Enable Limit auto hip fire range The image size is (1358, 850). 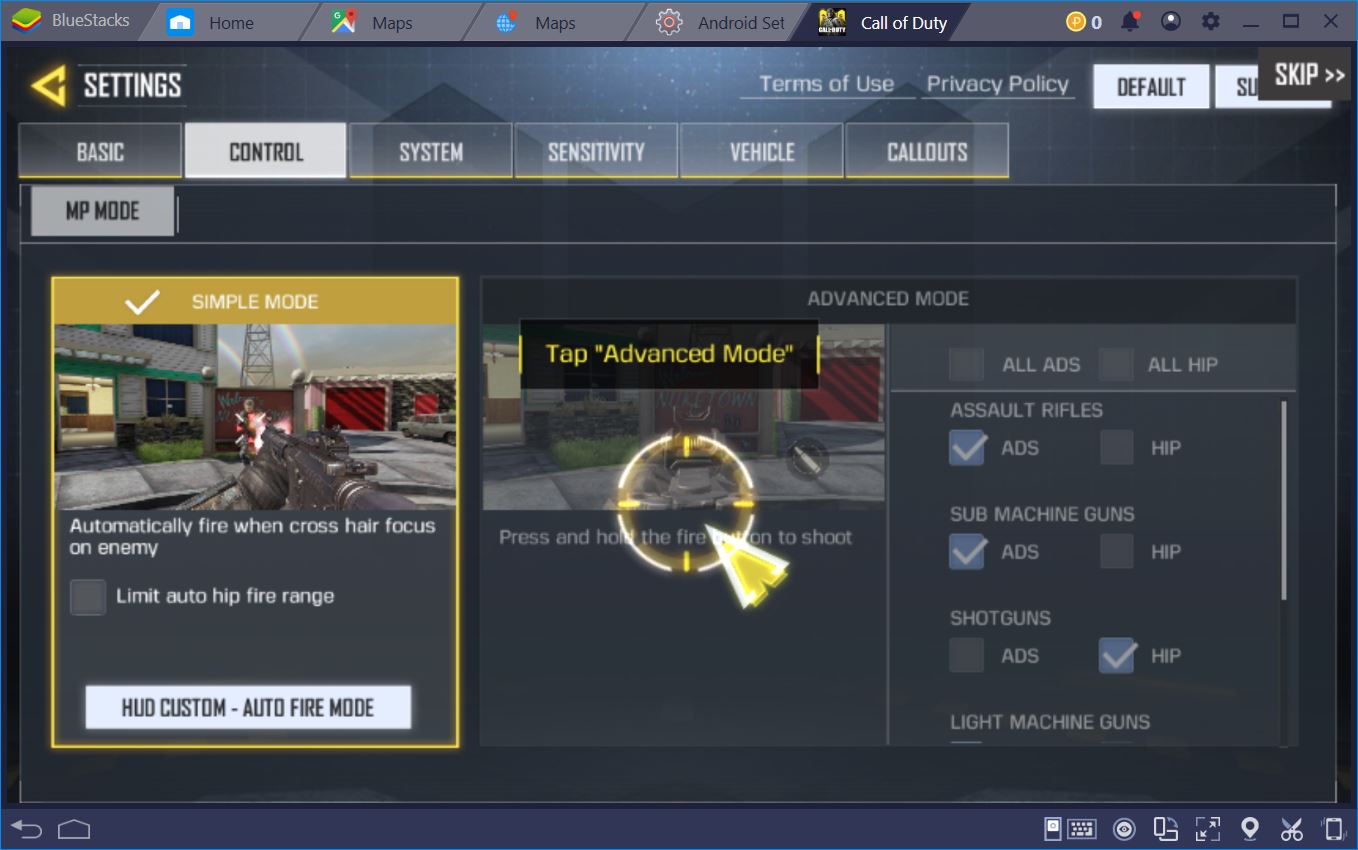click(88, 596)
